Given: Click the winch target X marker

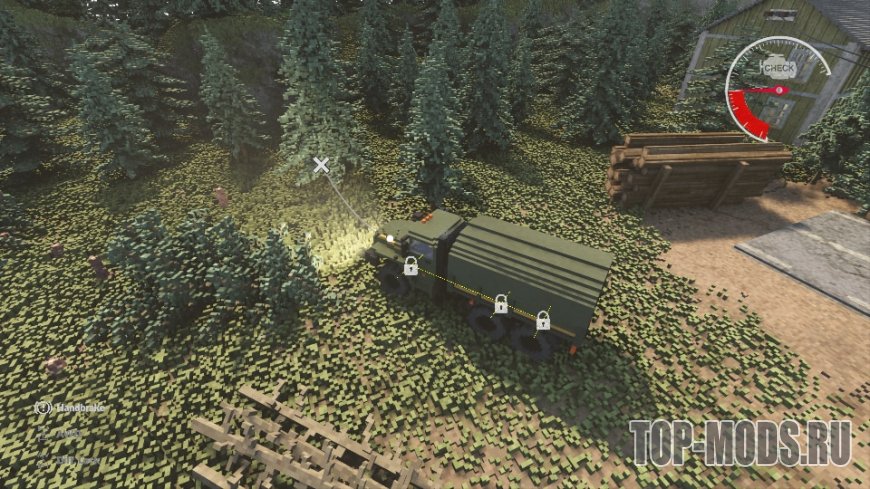Looking at the screenshot, I should (x=320, y=165).
